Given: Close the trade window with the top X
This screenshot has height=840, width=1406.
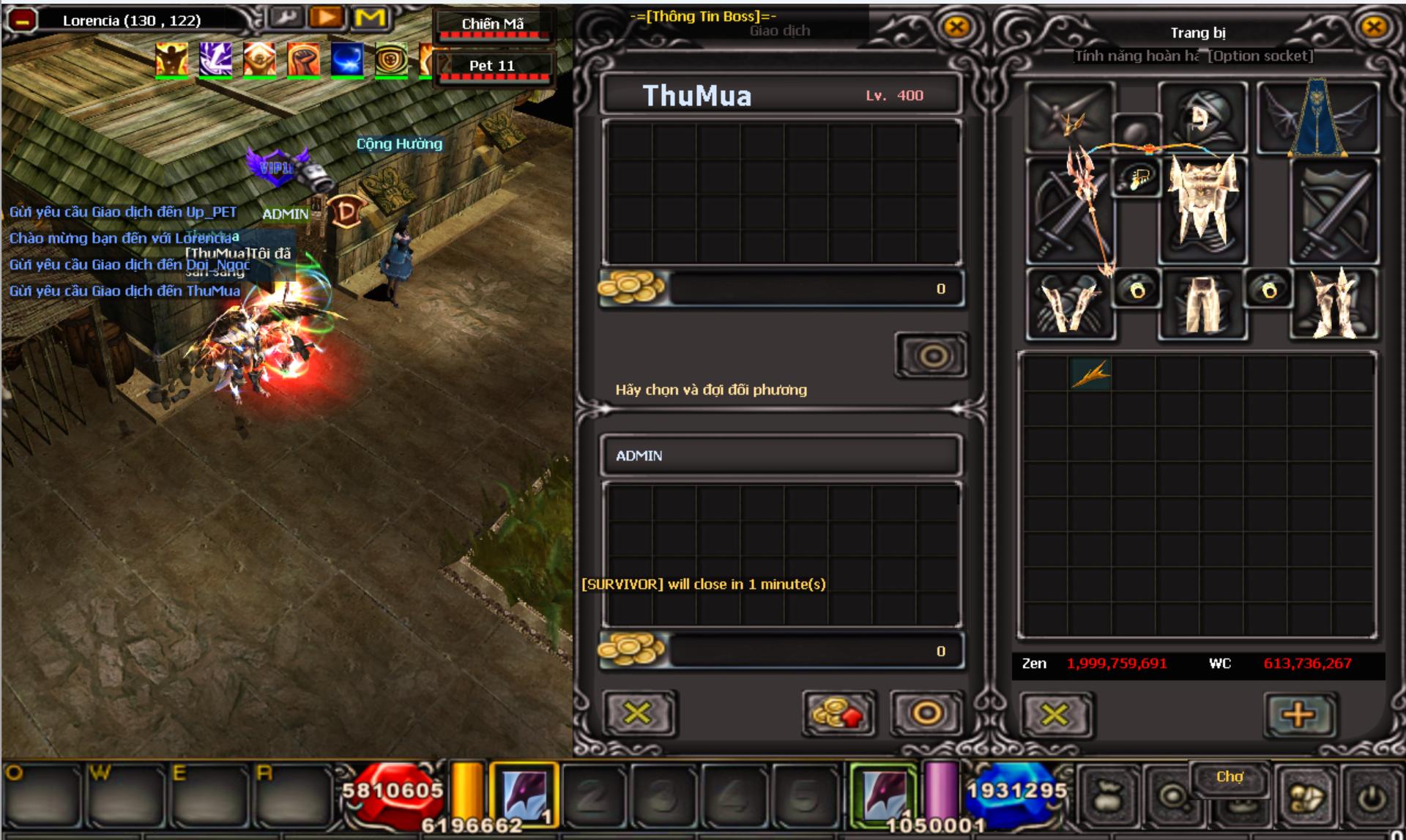Looking at the screenshot, I should (956, 28).
